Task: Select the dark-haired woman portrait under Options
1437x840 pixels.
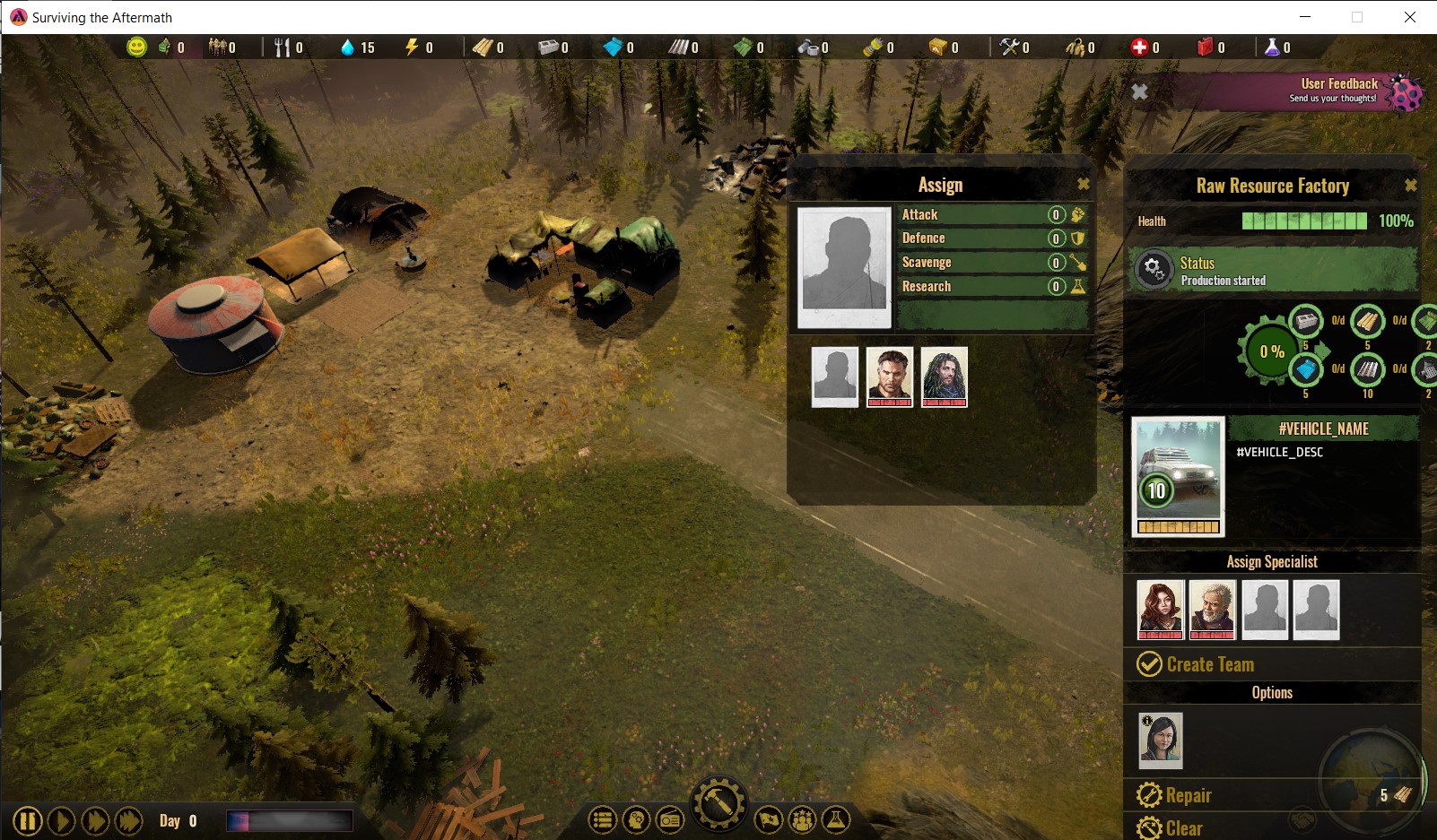Action: click(x=1160, y=740)
